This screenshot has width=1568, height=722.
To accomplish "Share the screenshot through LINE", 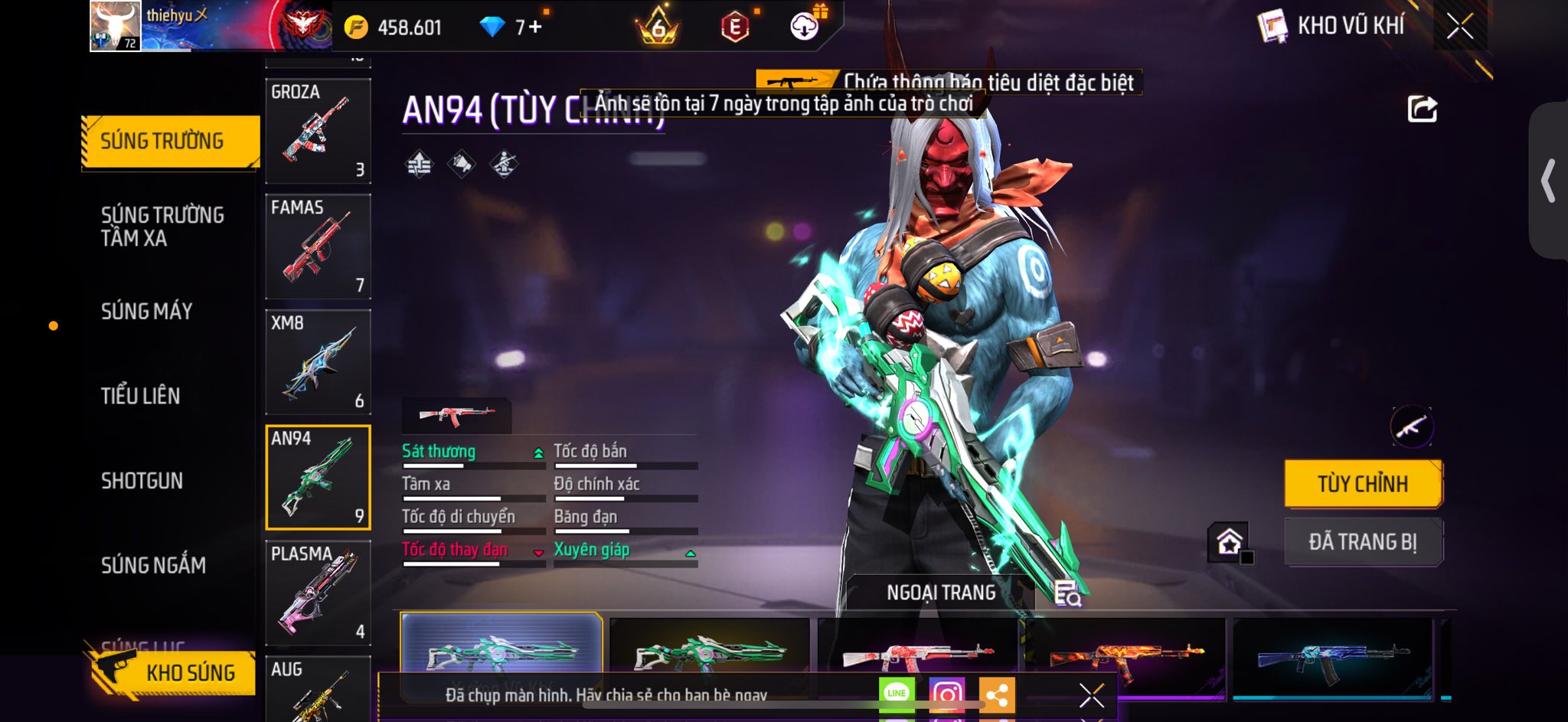I will tap(897, 694).
